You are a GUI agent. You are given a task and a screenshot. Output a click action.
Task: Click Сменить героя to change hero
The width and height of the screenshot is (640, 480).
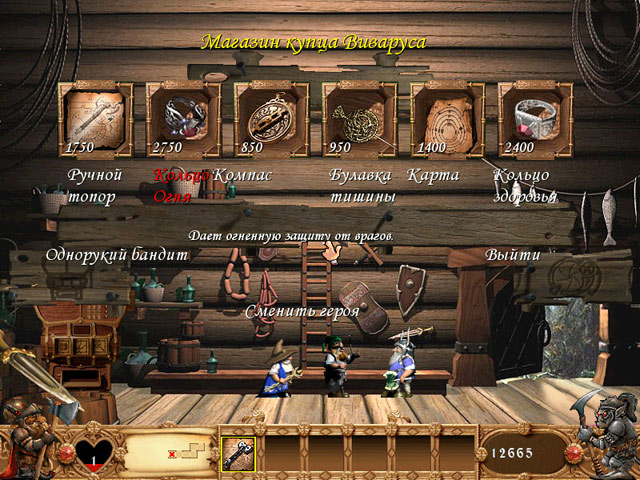303,312
